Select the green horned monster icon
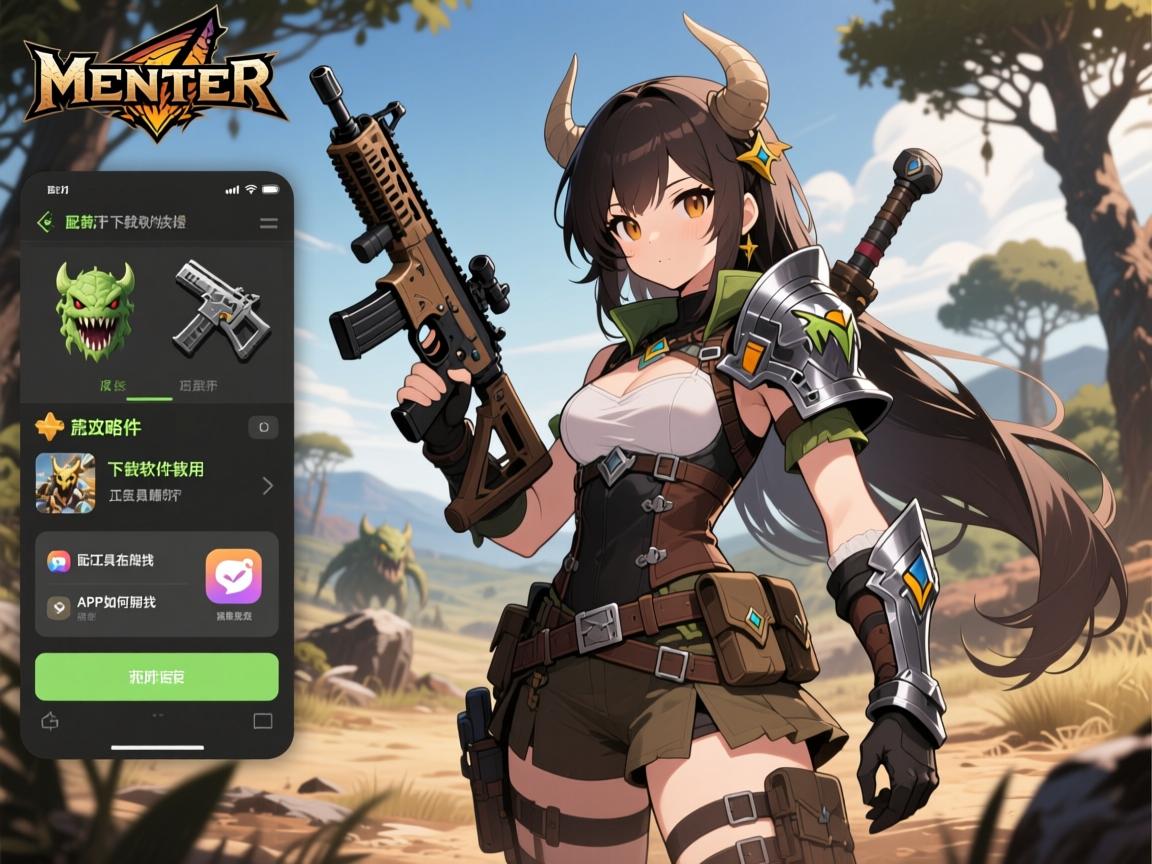 pyautogui.click(x=95, y=311)
